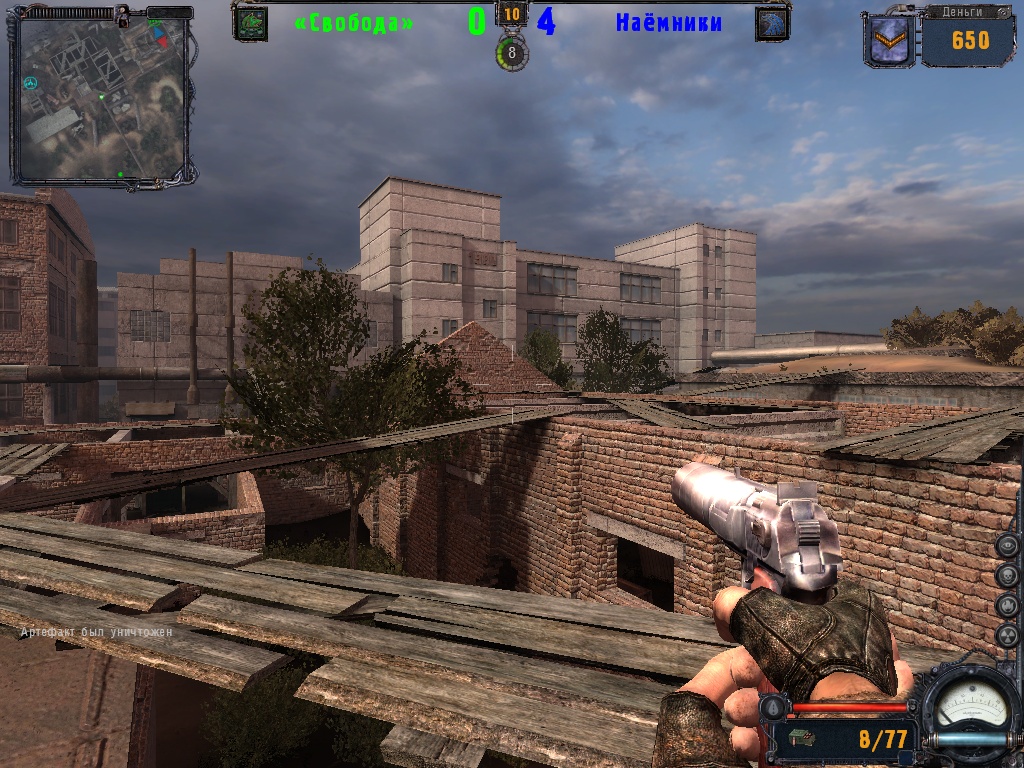Click the flame hazard indicator
The height and width of the screenshot is (768, 1024).
tap(1007, 606)
